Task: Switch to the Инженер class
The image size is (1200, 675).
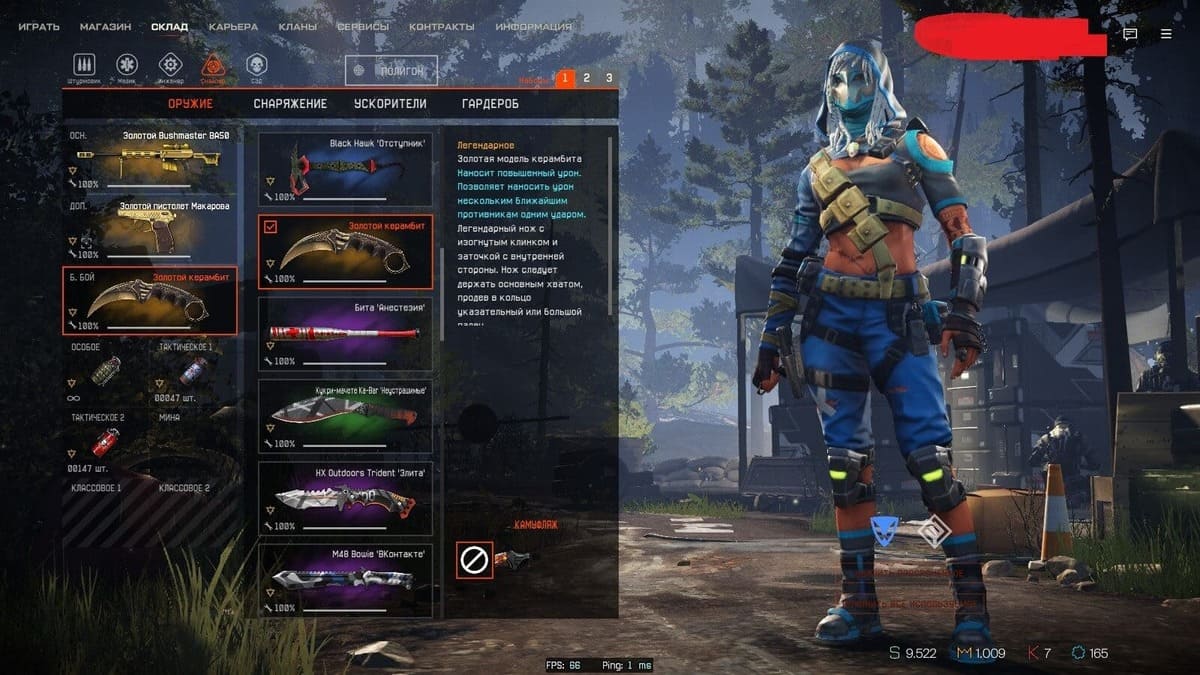Action: (x=170, y=66)
